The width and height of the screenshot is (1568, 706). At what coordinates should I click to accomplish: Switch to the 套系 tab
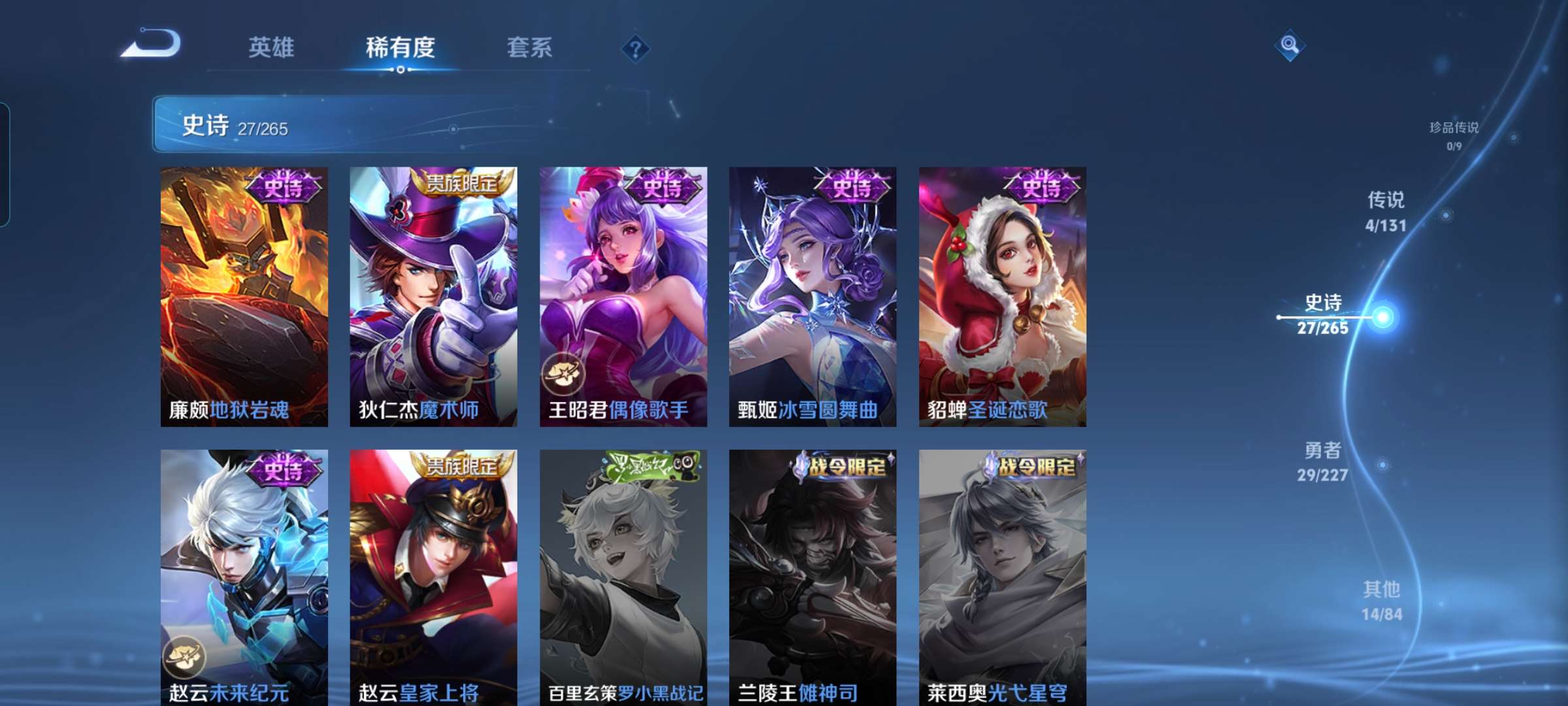pos(529,48)
